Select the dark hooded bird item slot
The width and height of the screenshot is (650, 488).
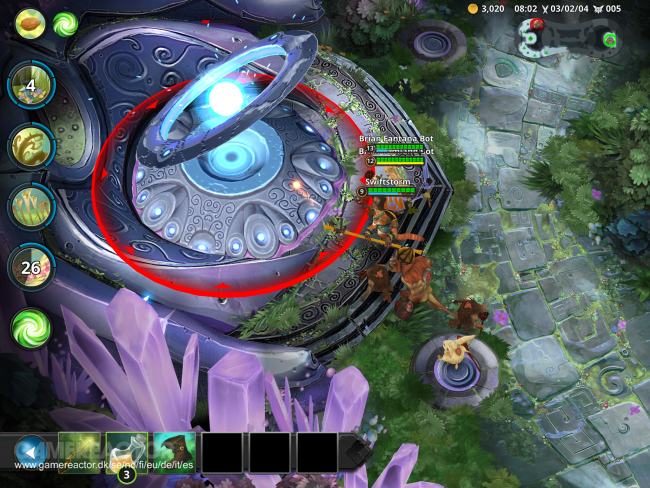[x=175, y=452]
